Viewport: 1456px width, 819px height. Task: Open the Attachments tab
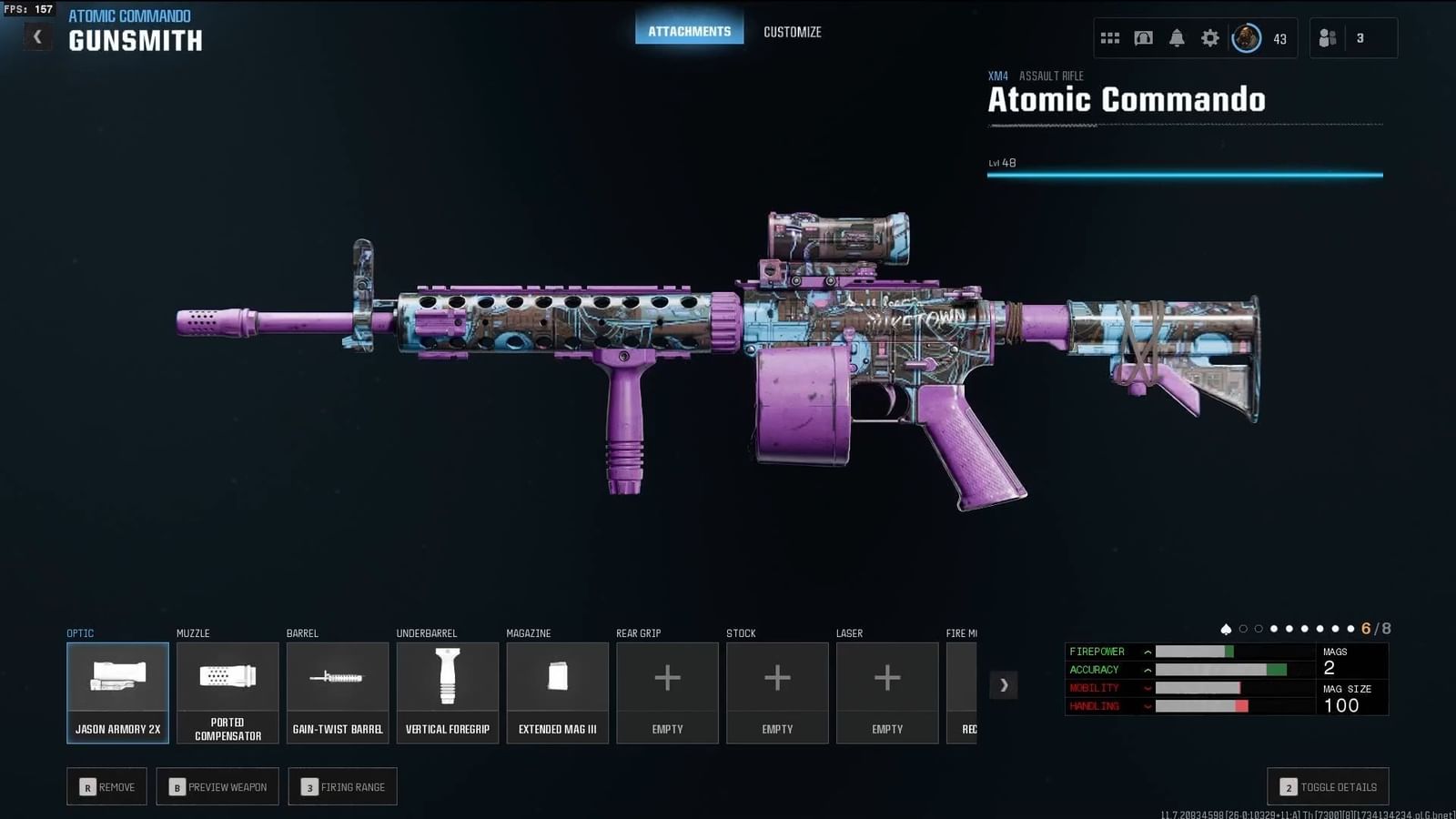click(x=689, y=29)
